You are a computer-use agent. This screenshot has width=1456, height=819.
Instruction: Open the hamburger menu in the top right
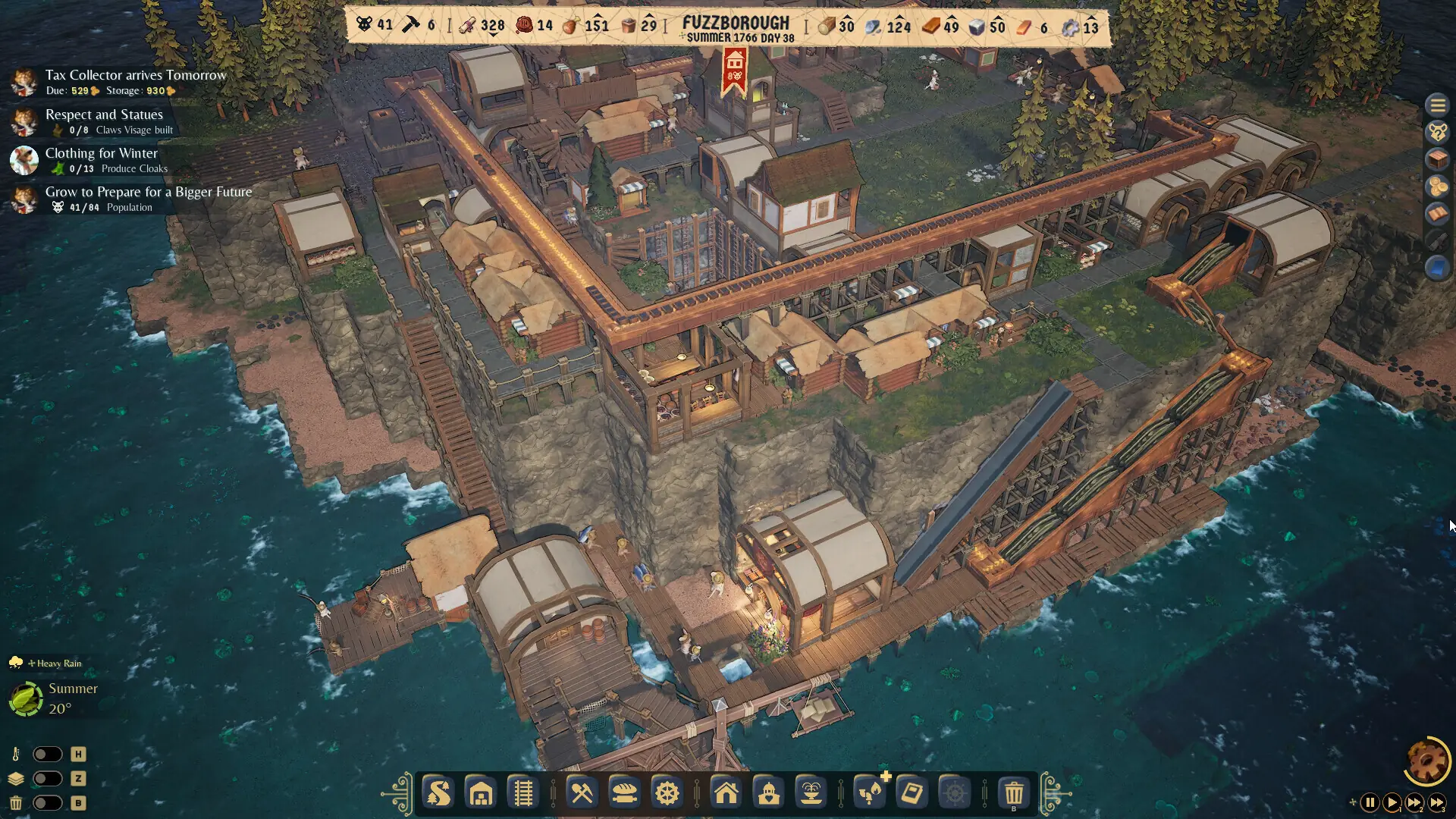pyautogui.click(x=1437, y=105)
